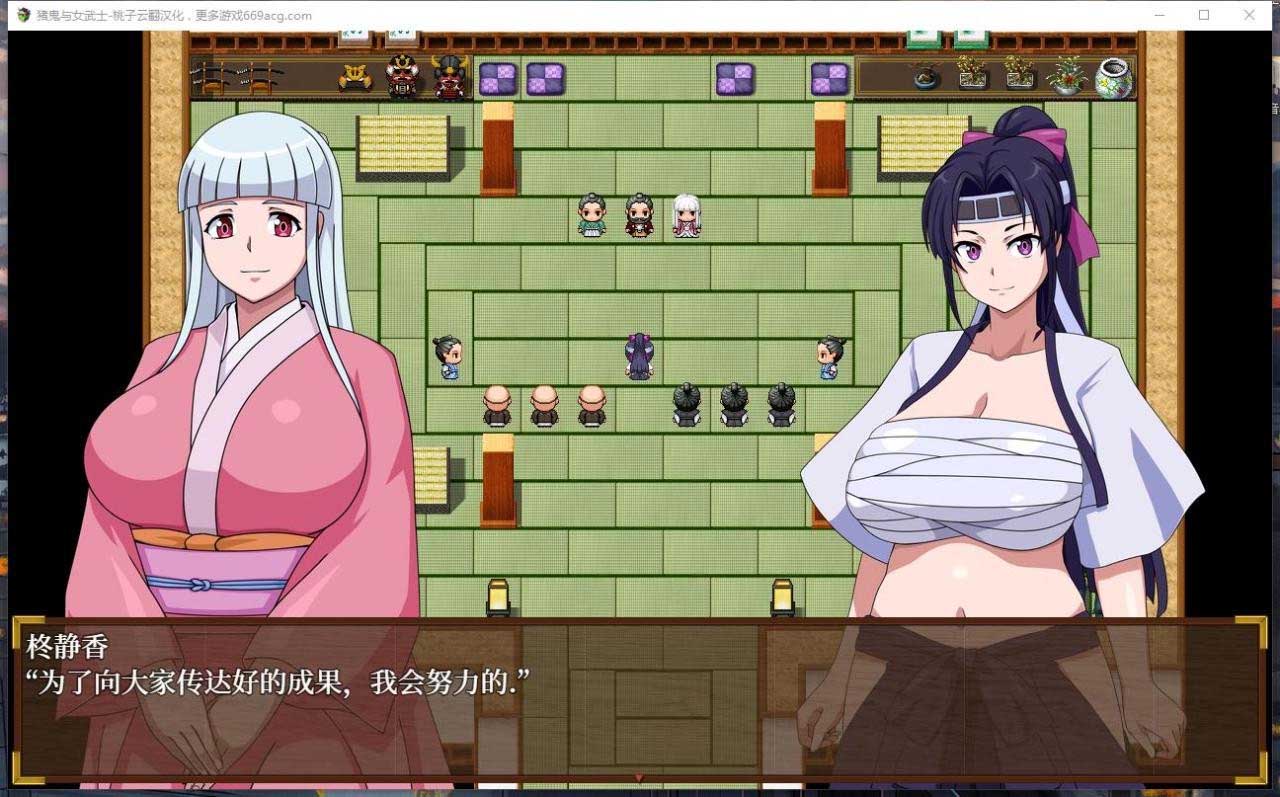Click the leftmost bald monk sprite
Screen dimensions: 1280x797
pos(497,405)
